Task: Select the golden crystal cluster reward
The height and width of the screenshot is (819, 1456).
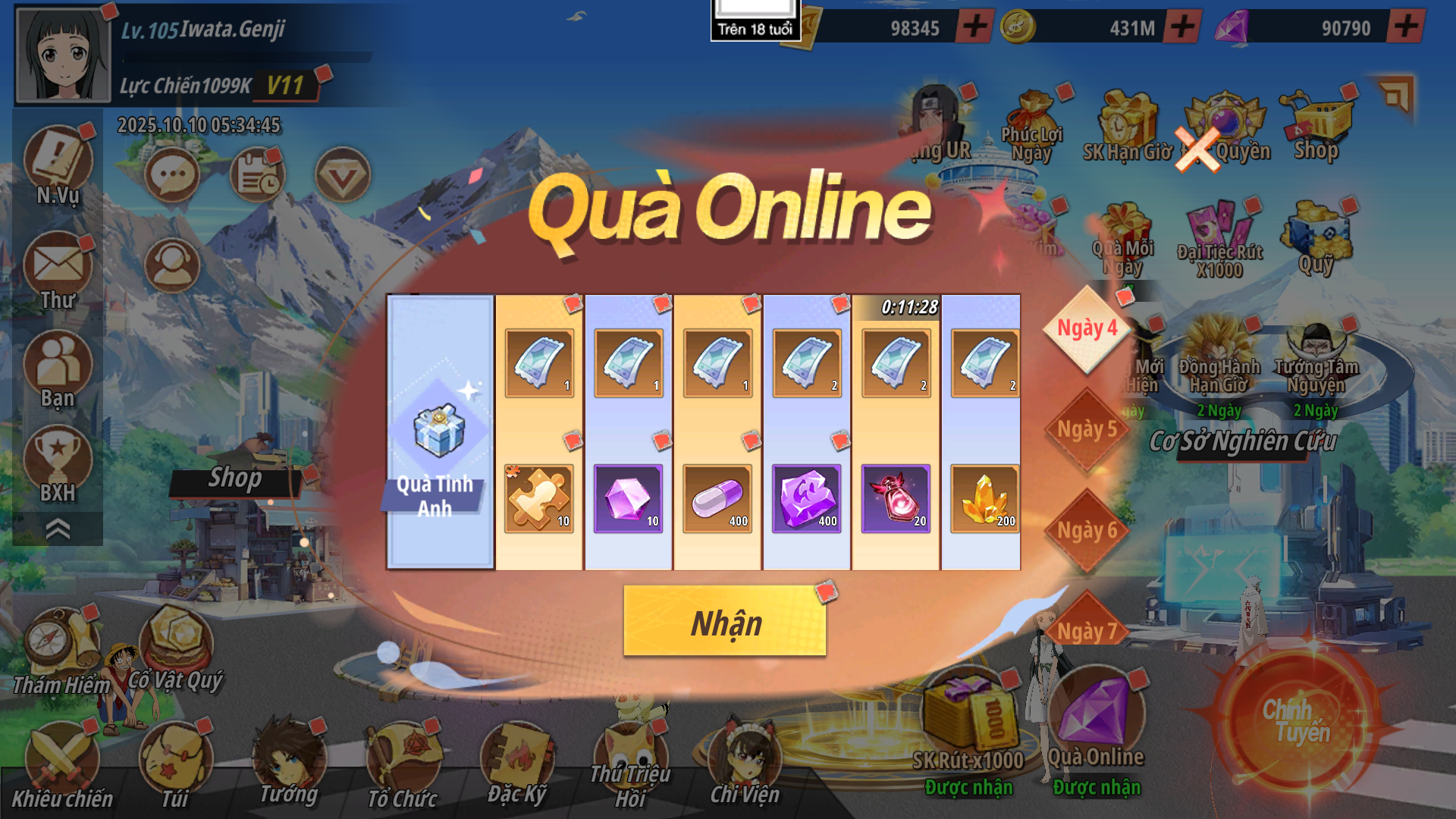Action: pos(984,498)
